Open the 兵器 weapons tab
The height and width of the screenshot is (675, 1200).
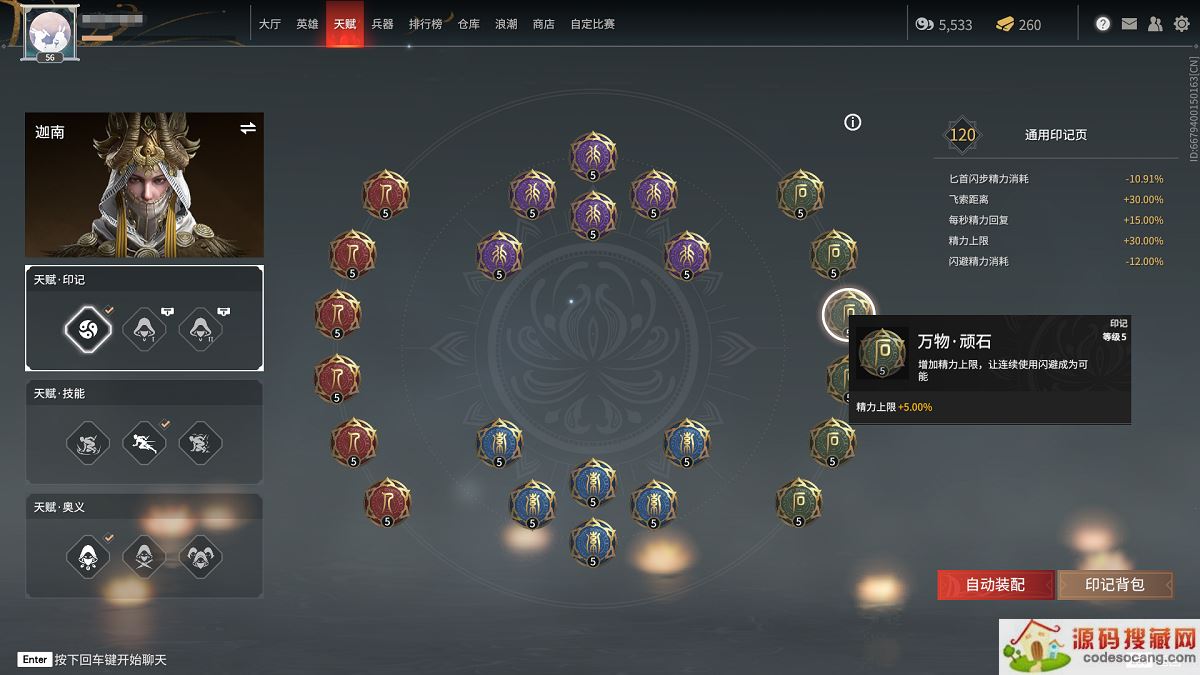coord(382,24)
